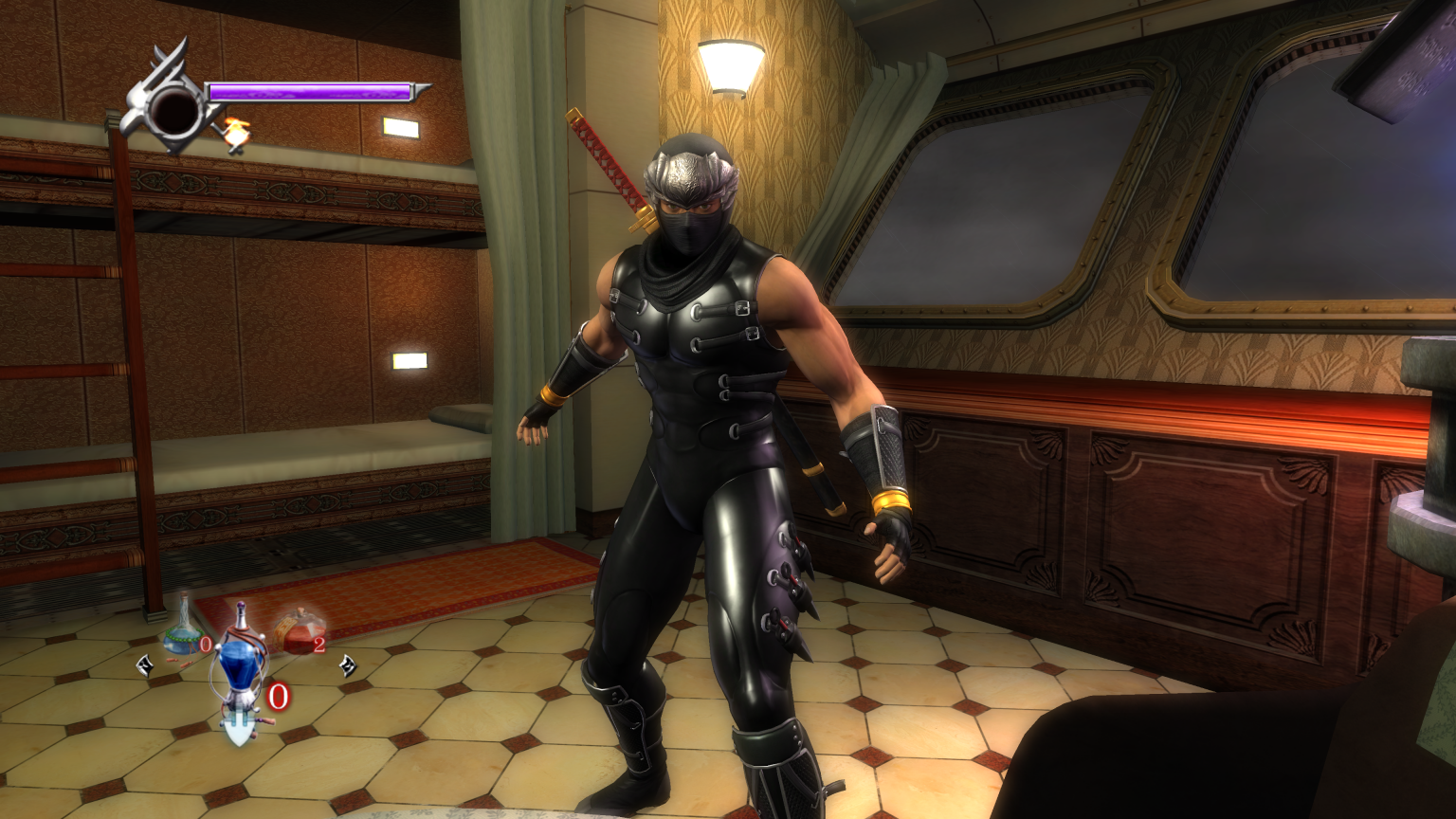Toggle the wall lamp above the character

(730, 64)
